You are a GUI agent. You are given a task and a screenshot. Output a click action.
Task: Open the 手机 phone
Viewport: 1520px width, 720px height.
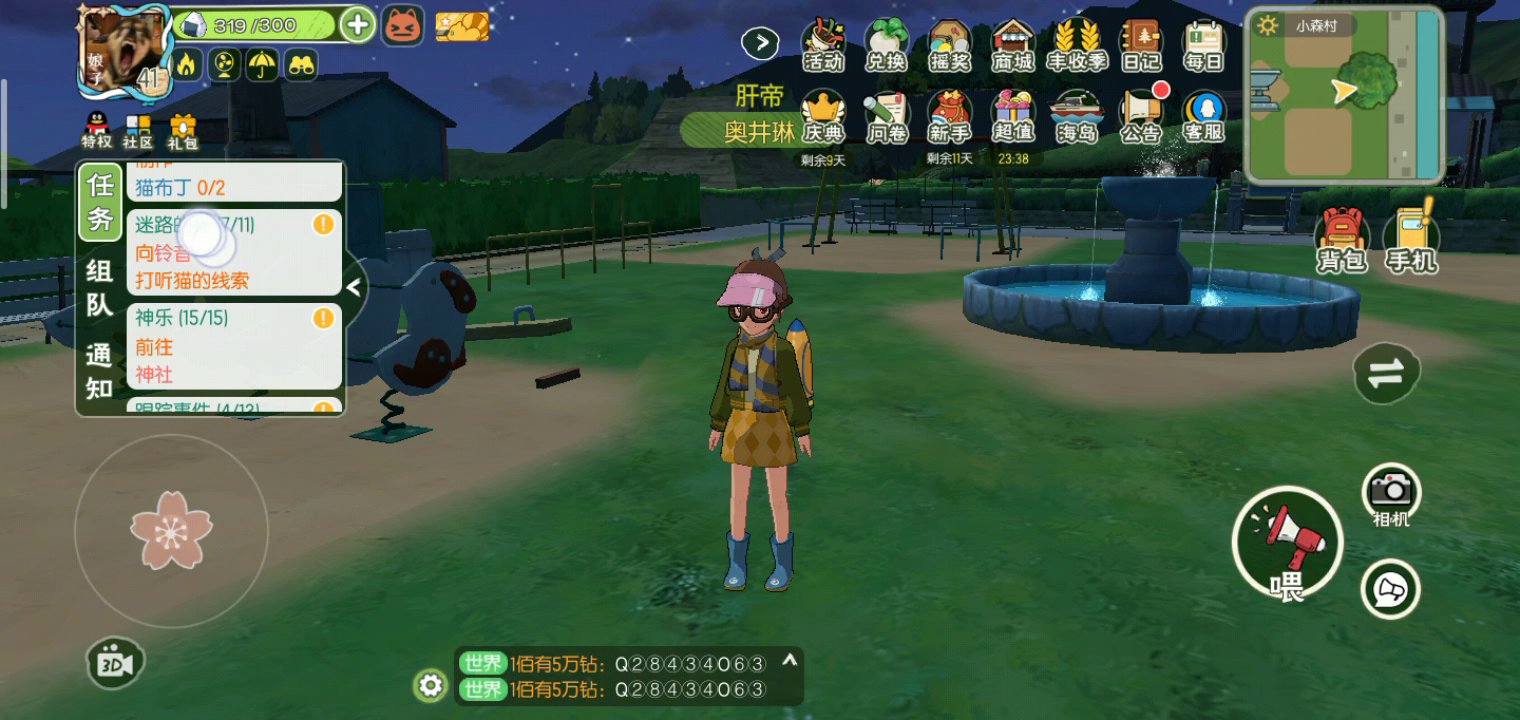click(x=1411, y=238)
